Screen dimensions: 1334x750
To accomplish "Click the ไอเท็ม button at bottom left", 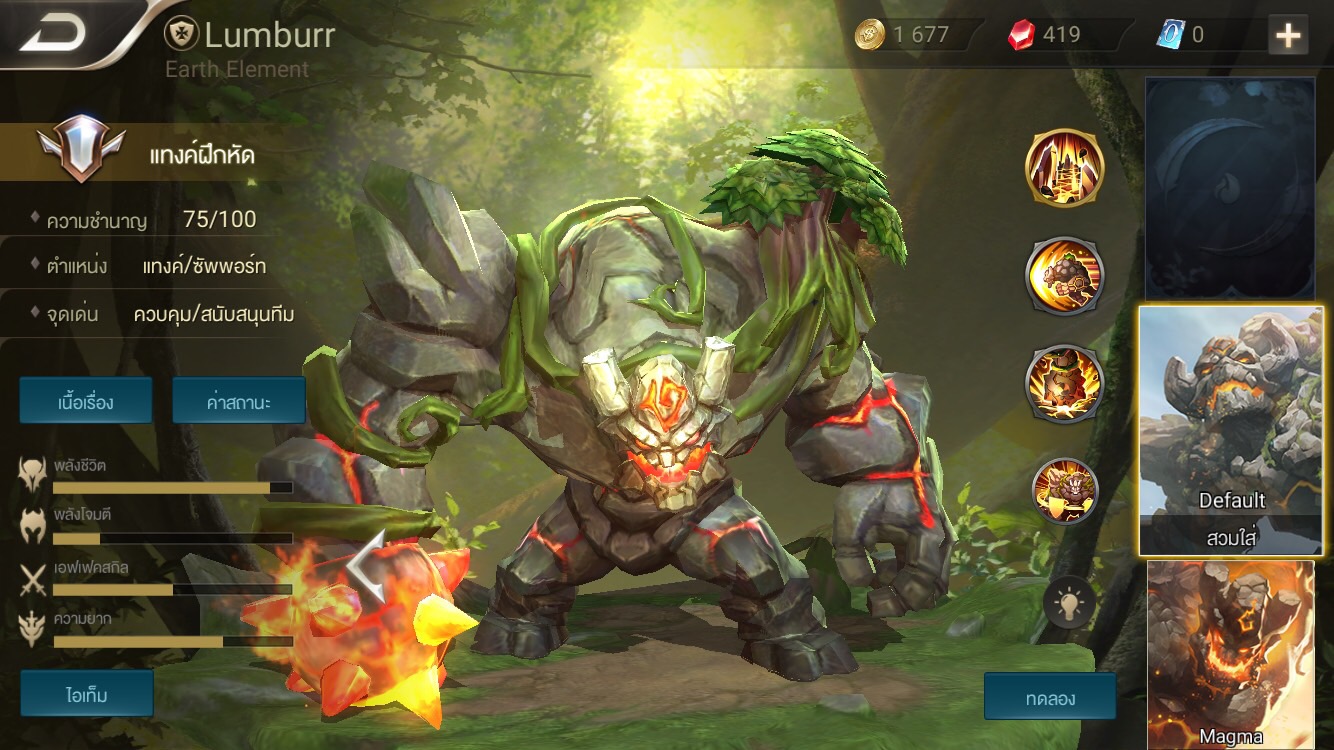I will [x=86, y=693].
